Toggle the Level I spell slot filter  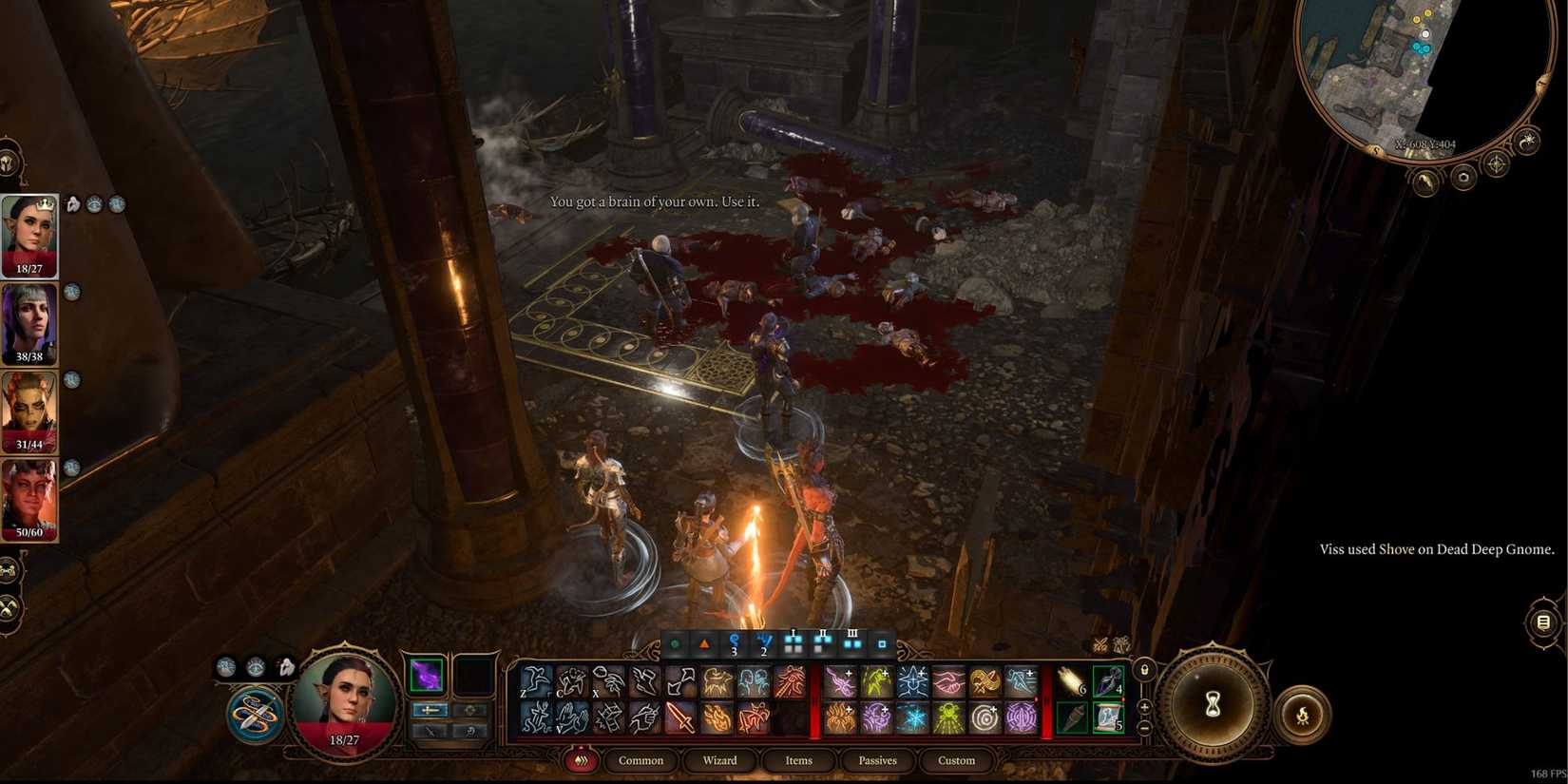(793, 642)
